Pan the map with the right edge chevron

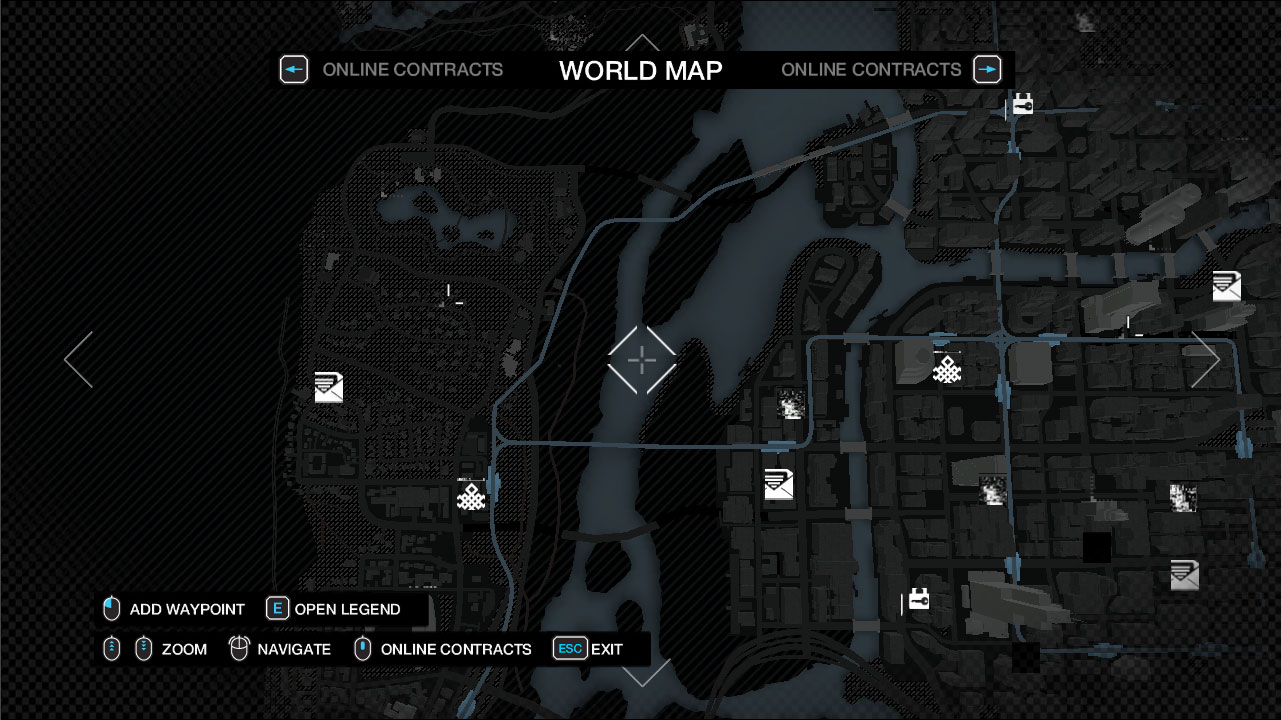pyautogui.click(x=1205, y=360)
